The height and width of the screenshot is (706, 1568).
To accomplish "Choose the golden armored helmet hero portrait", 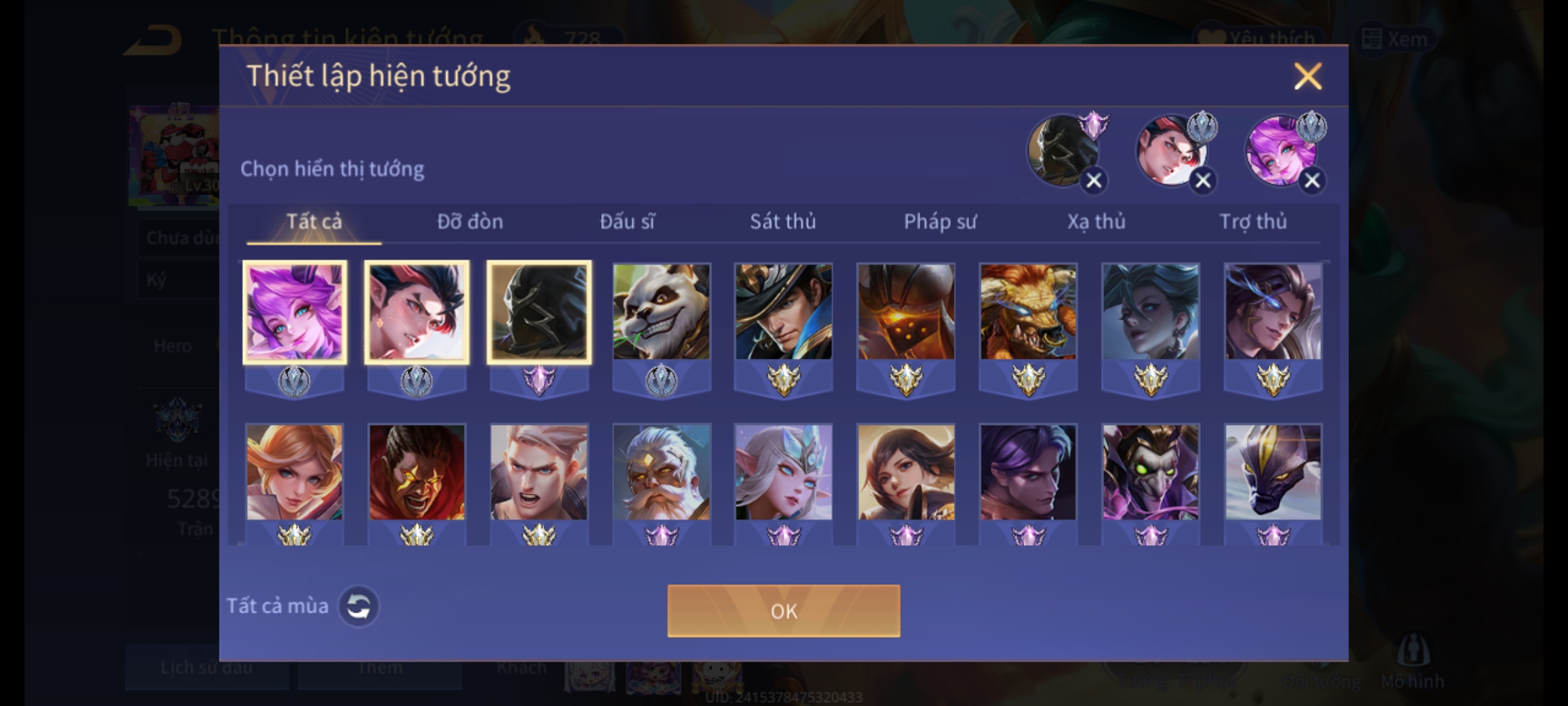I will point(906,312).
